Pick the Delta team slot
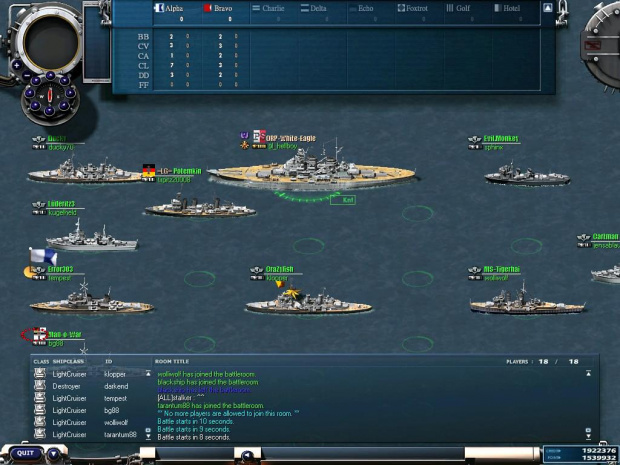 tap(316, 8)
